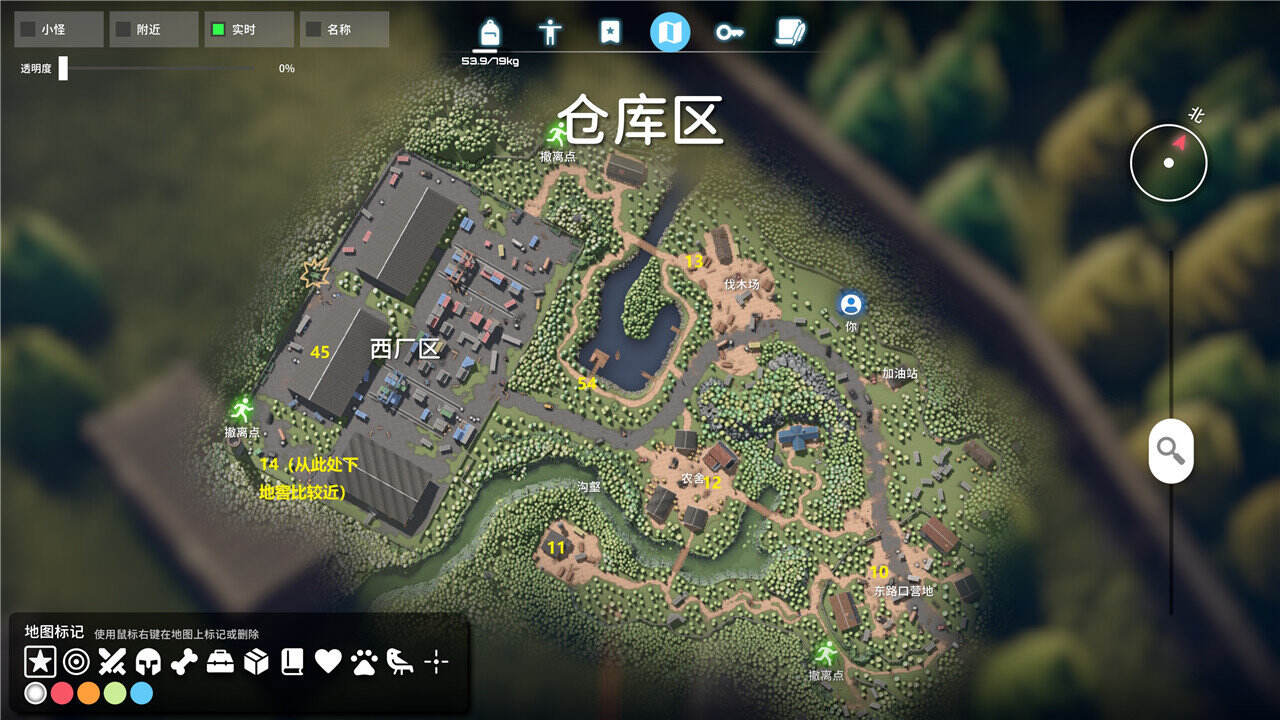Choose the heart map marker icon
1280x720 pixels.
pyautogui.click(x=328, y=661)
